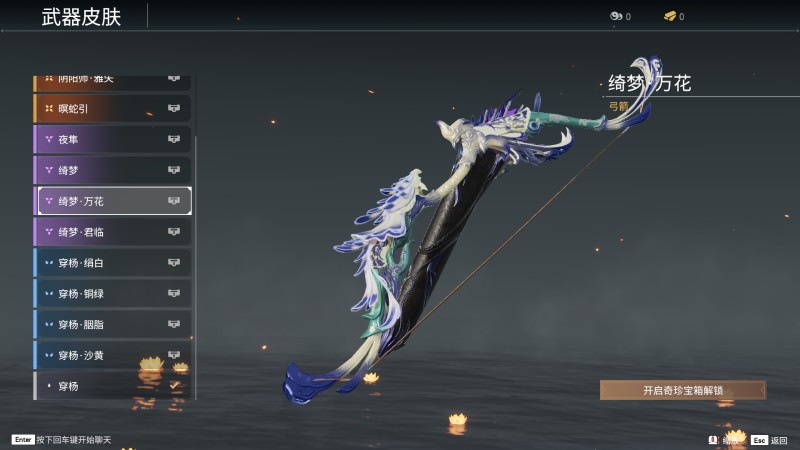The width and height of the screenshot is (800, 450).
Task: Select the 绮梦·君临 bow skin
Action: (x=112, y=232)
